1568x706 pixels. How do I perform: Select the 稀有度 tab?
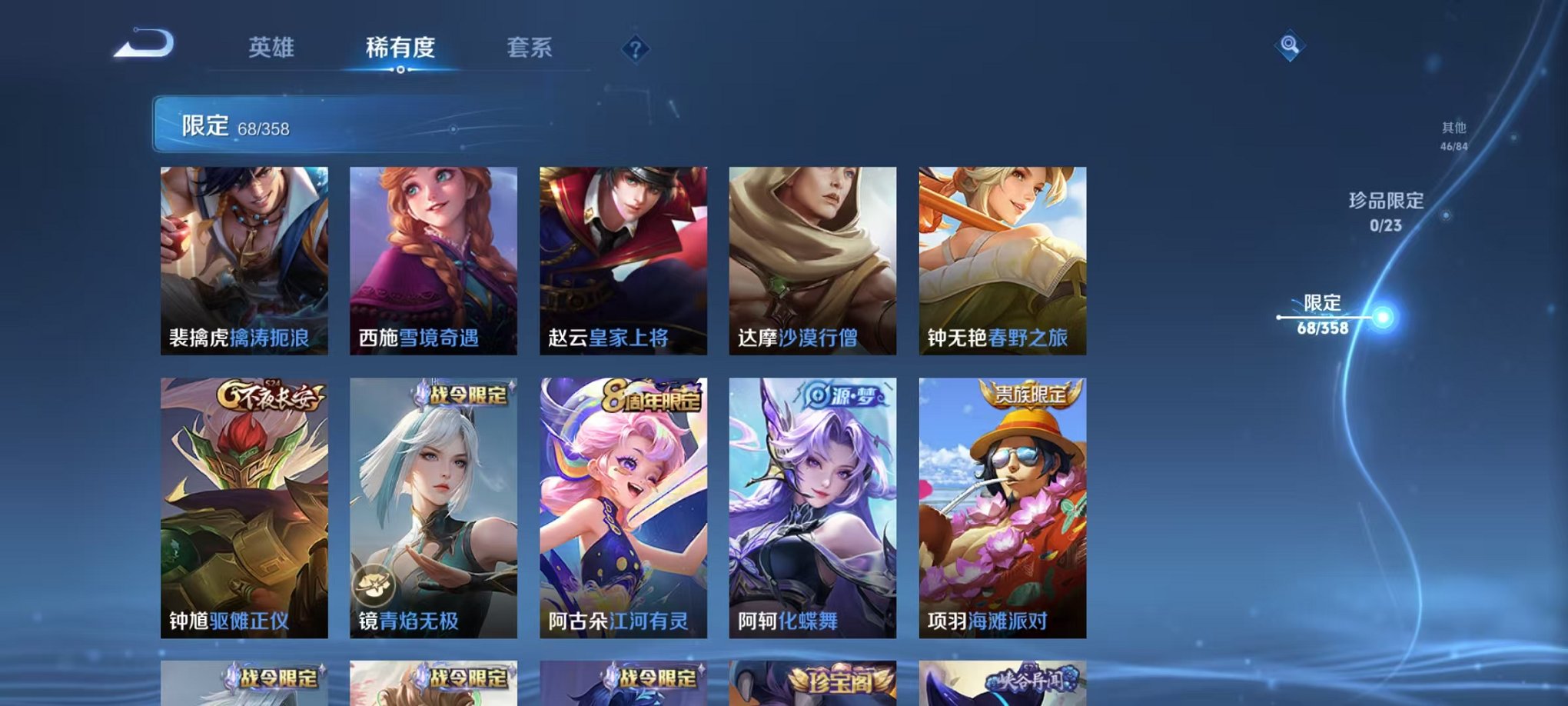400,48
